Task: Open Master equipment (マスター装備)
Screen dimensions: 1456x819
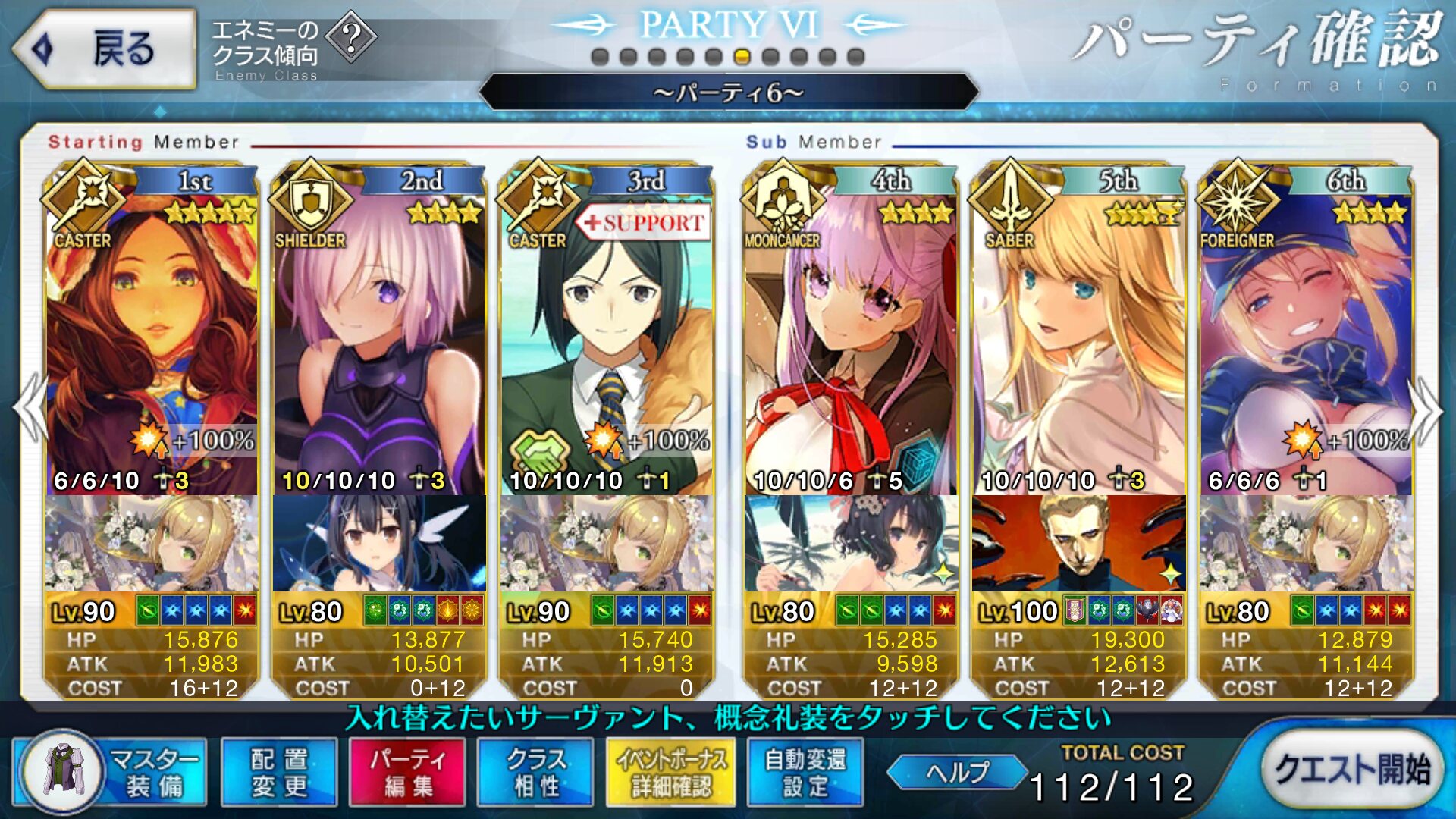Action: click(x=110, y=772)
